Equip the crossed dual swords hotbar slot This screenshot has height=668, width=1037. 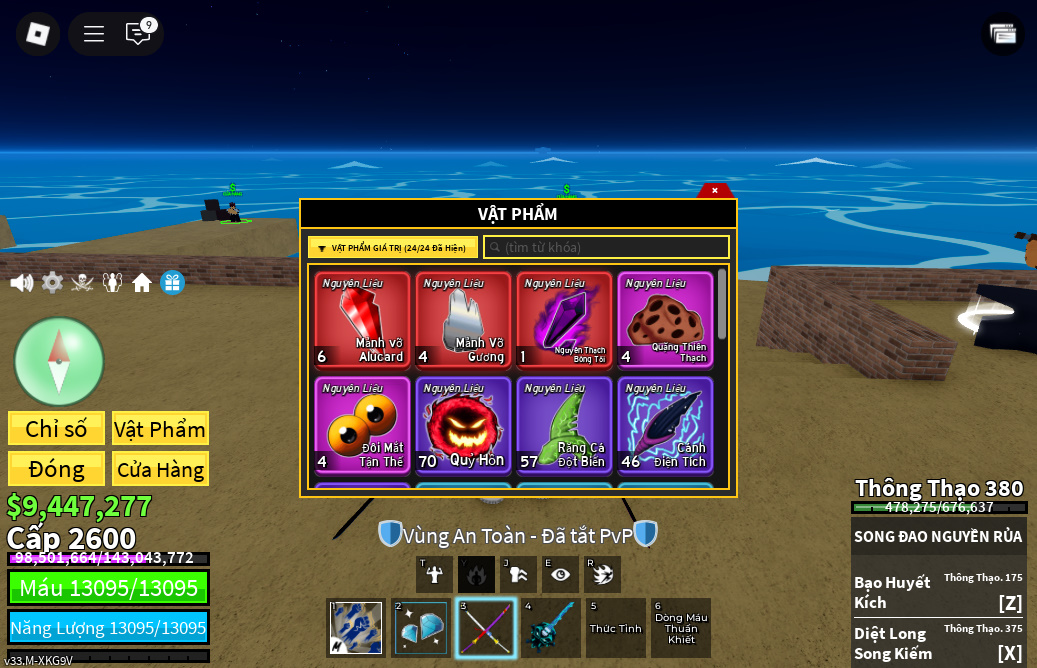[486, 628]
